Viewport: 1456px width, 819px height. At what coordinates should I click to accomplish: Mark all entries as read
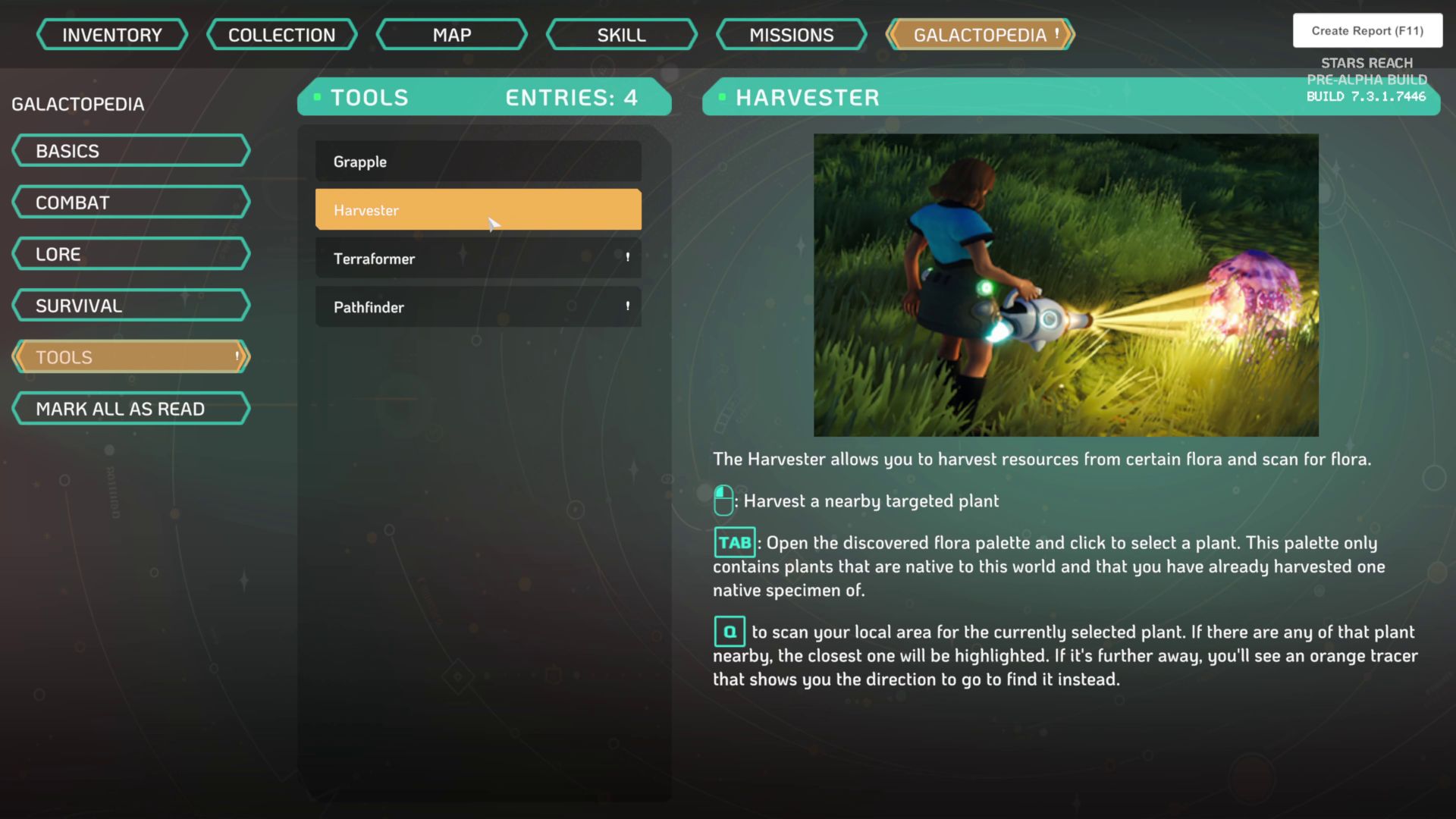coord(130,409)
